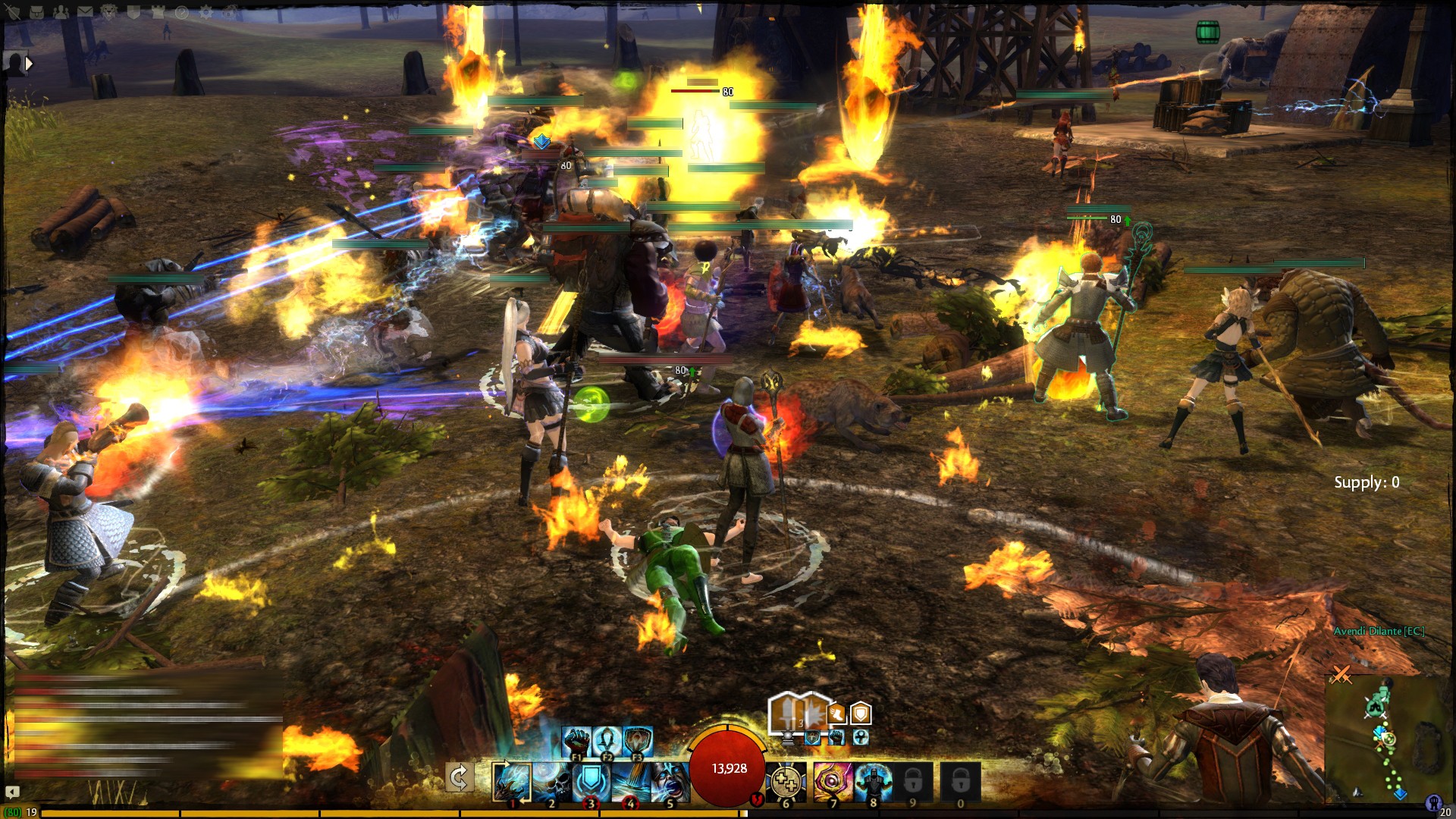Open the contacts and LFG people icon
Viewport: 1456px width, 819px height.
61,13
